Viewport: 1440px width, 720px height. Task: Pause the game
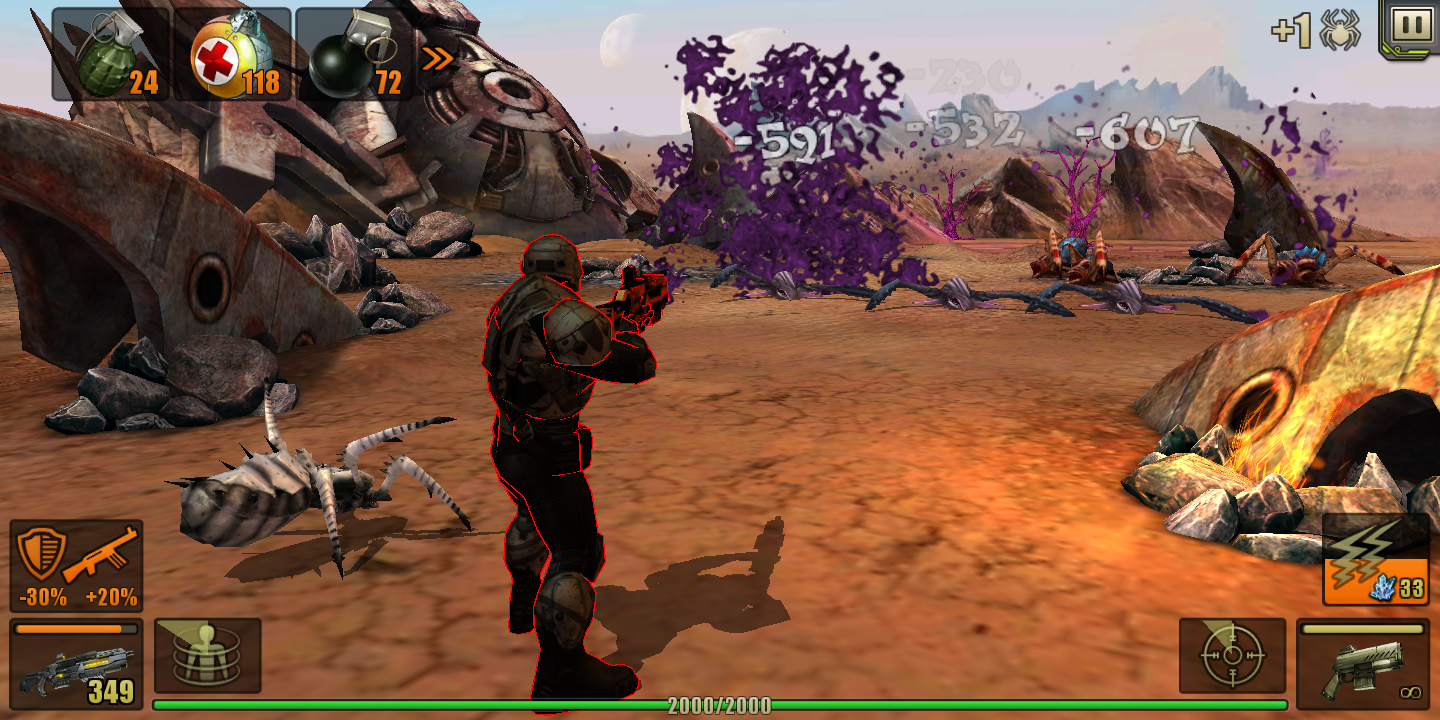tap(1410, 27)
